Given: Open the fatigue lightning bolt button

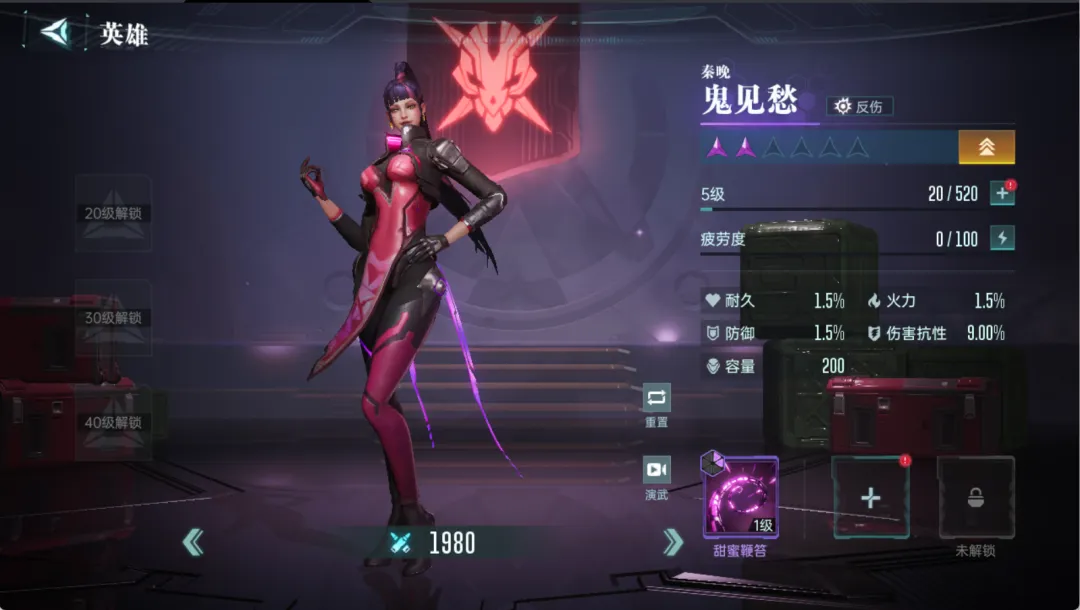Looking at the screenshot, I should (1002, 238).
